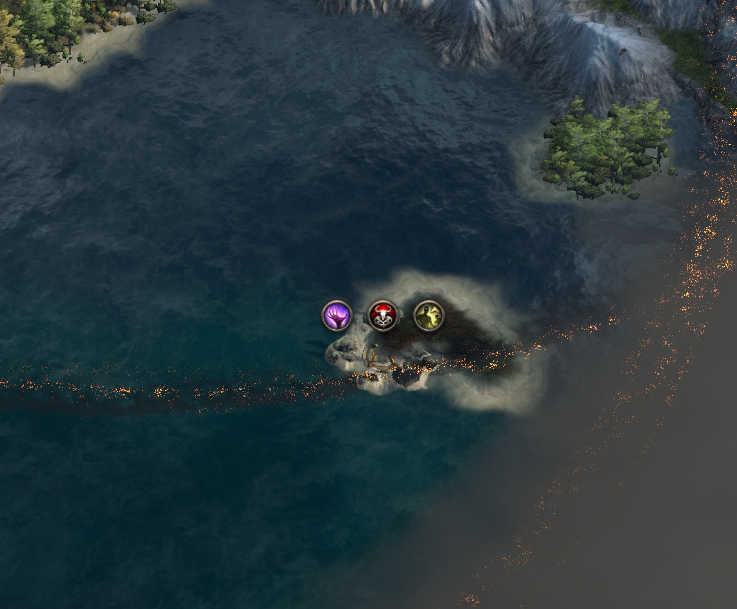Open the yellow shadowy figures icon

429,316
